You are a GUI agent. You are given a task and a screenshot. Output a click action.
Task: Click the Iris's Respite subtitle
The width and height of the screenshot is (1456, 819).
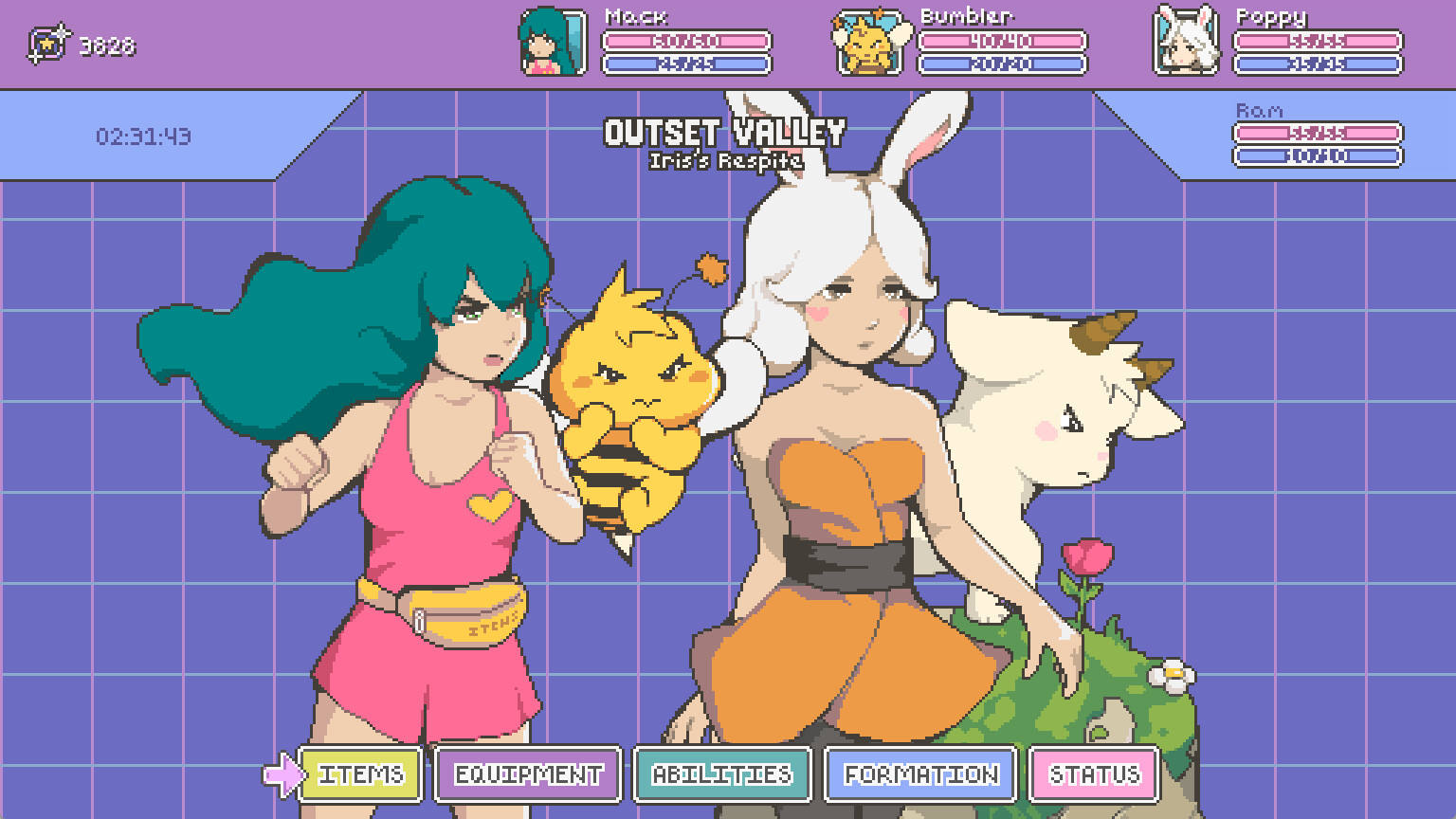coord(725,162)
